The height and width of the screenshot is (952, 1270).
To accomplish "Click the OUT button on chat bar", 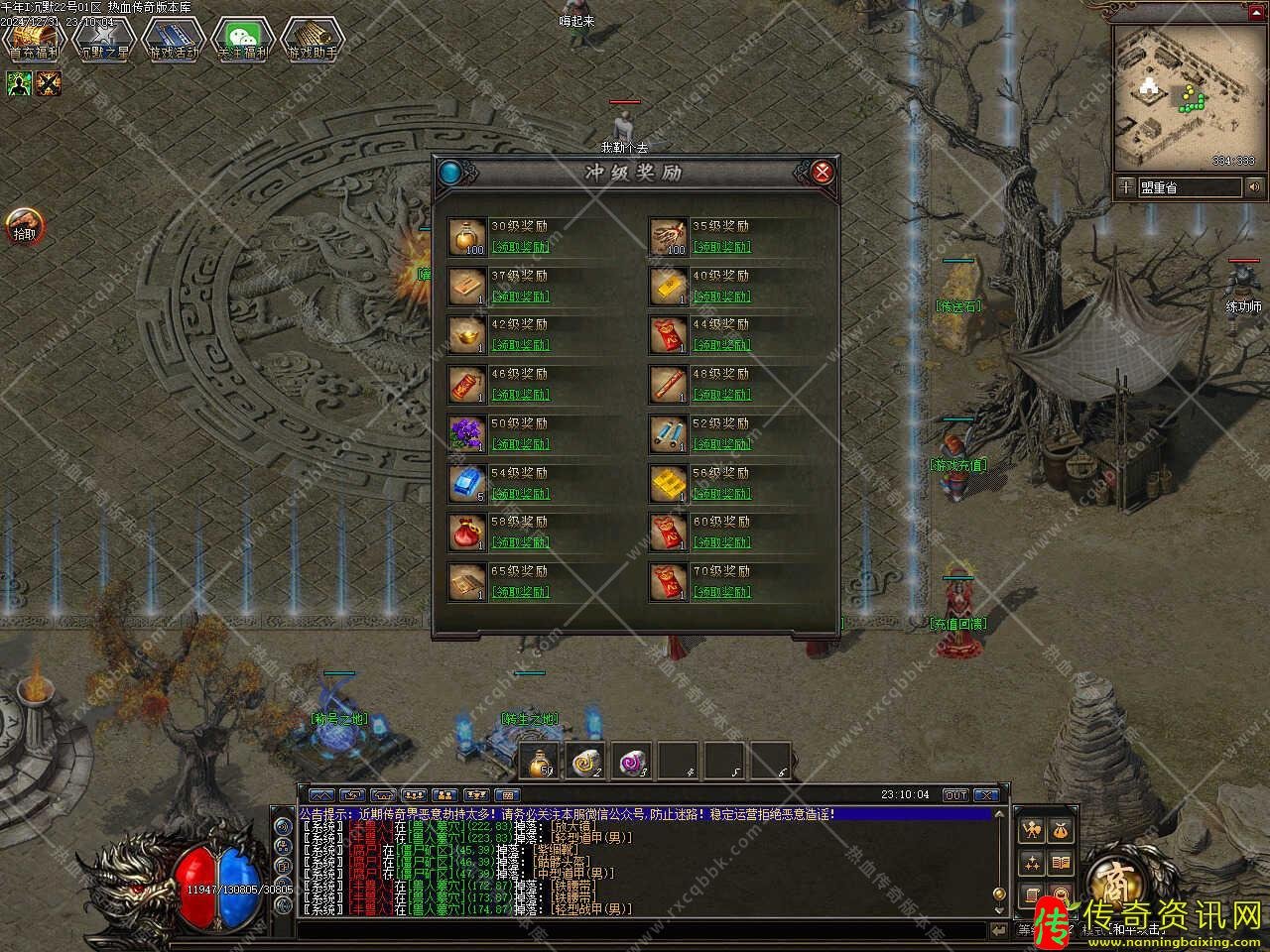I will (x=955, y=795).
